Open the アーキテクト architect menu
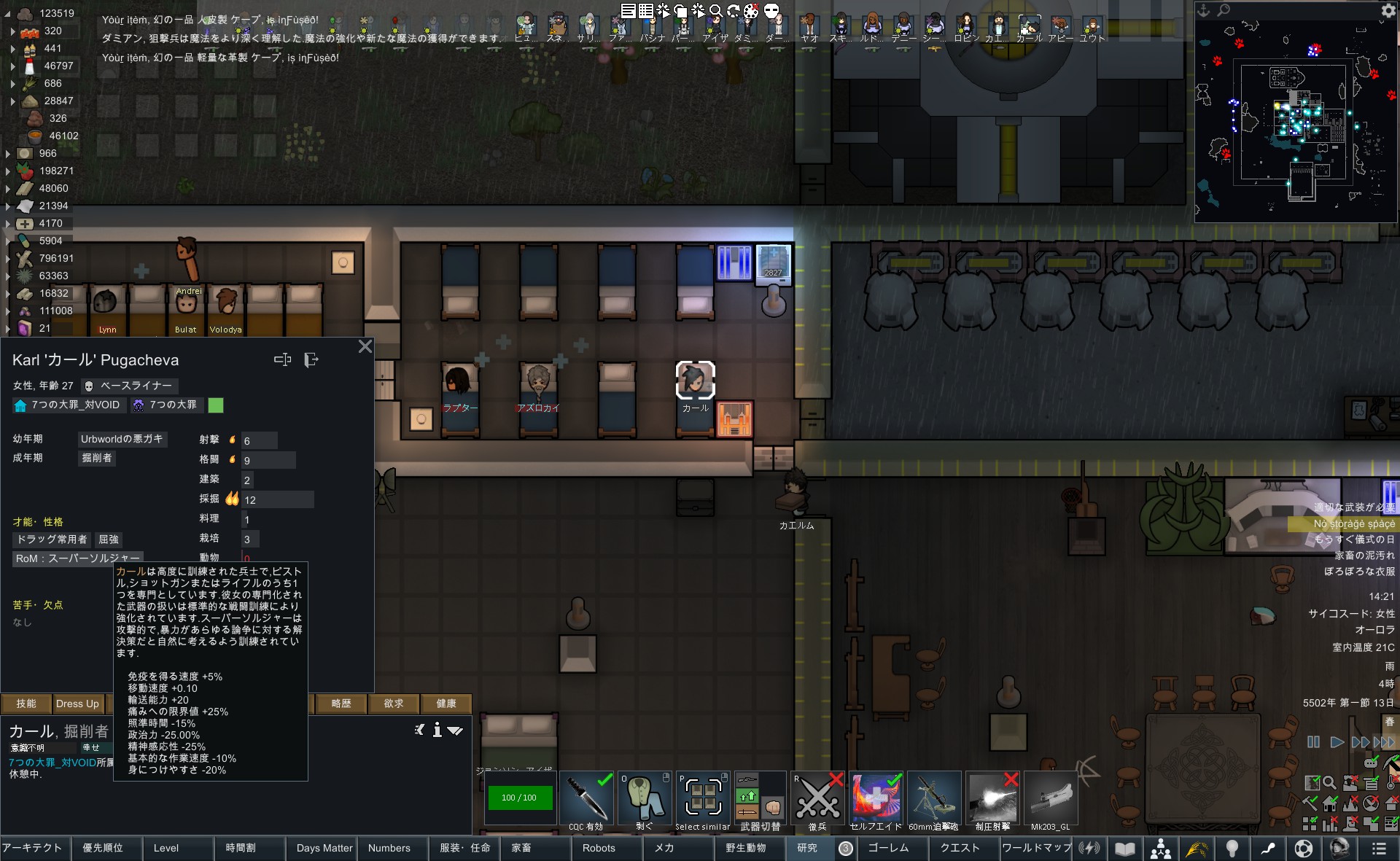Screen dimensions: 1400x861 (33, 848)
